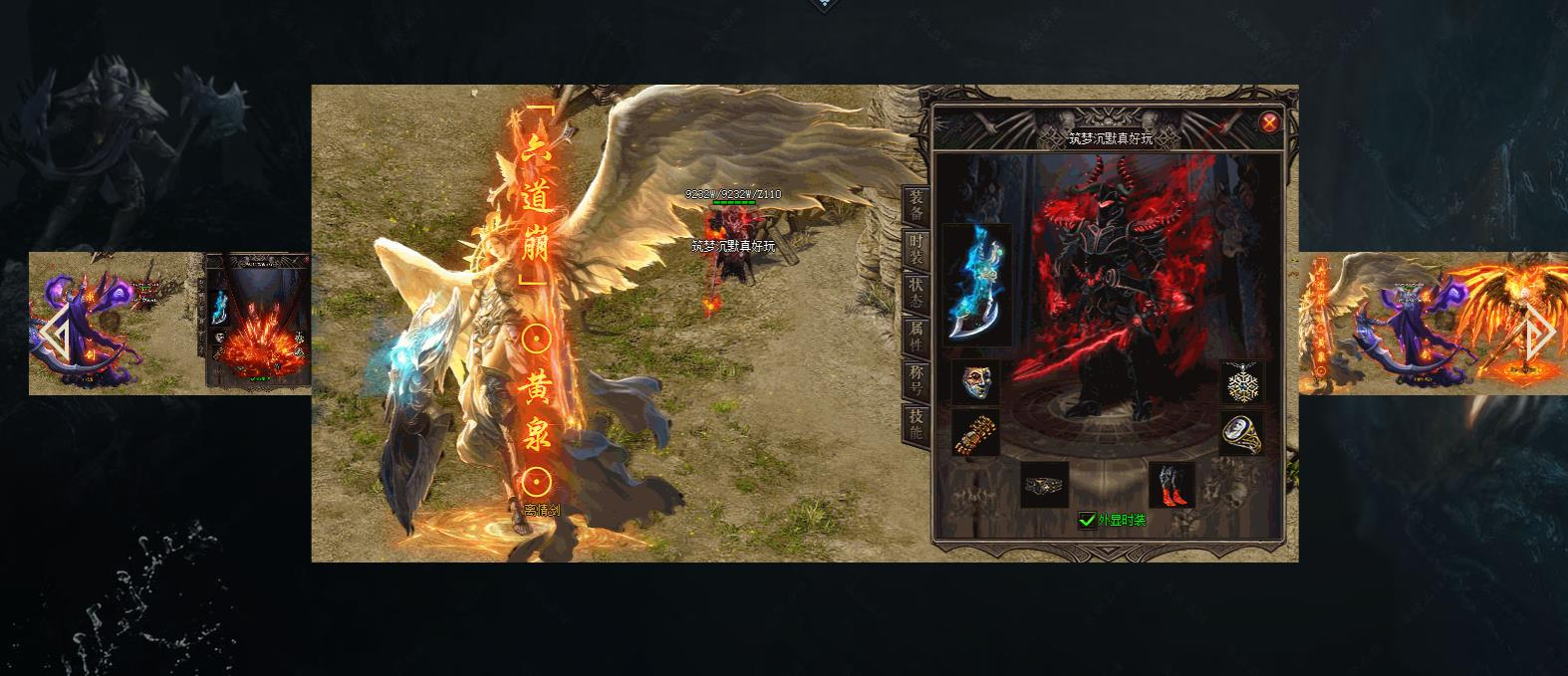Select the white mask equipment slot
Image resolution: width=1568 pixels, height=676 pixels.
click(976, 383)
